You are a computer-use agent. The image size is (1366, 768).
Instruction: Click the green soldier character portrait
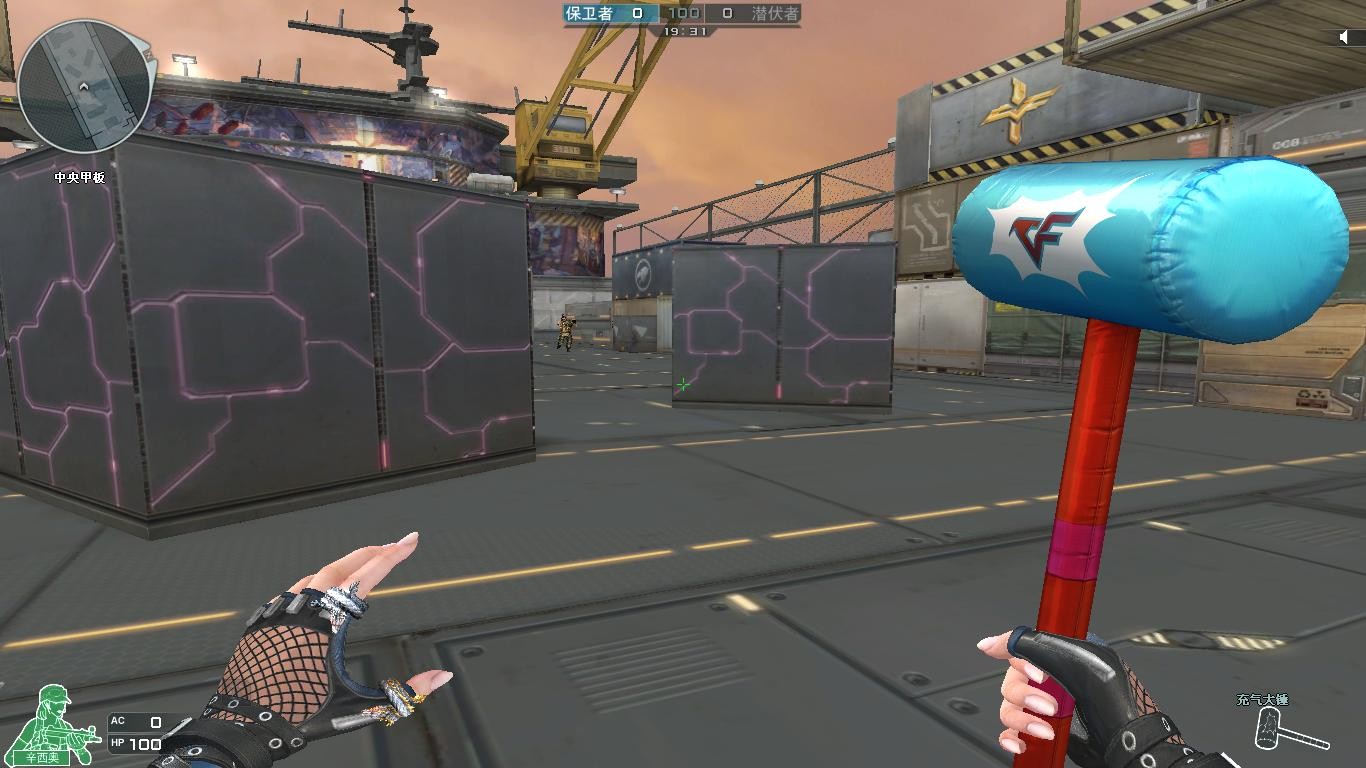[x=57, y=720]
